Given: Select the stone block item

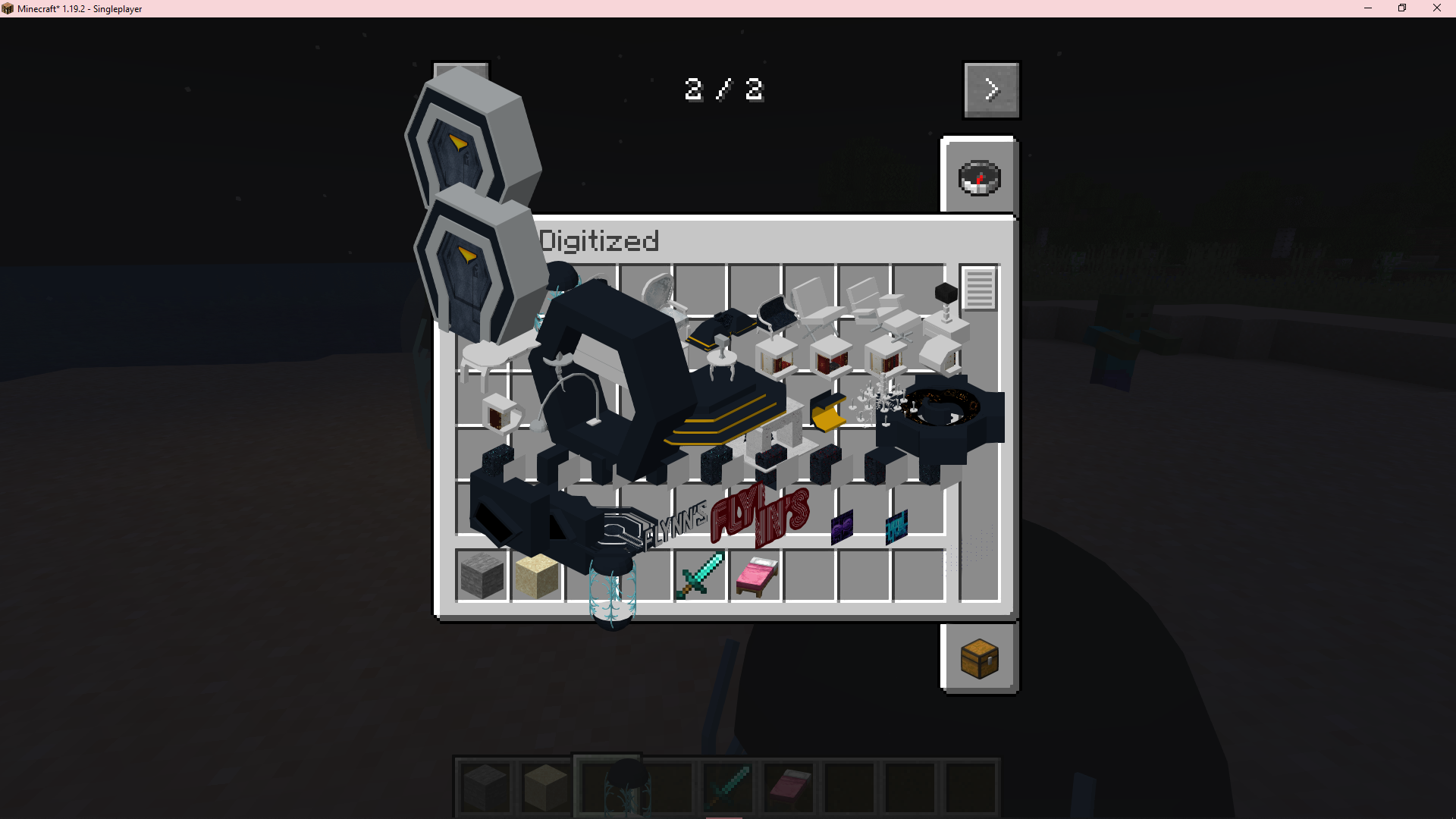Looking at the screenshot, I should (x=482, y=578).
